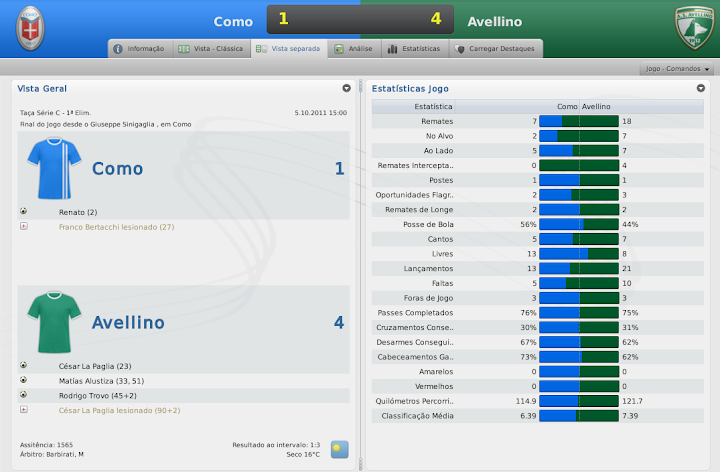This screenshot has height=472, width=720.
Task: Open the Análise tab
Action: coord(355,48)
